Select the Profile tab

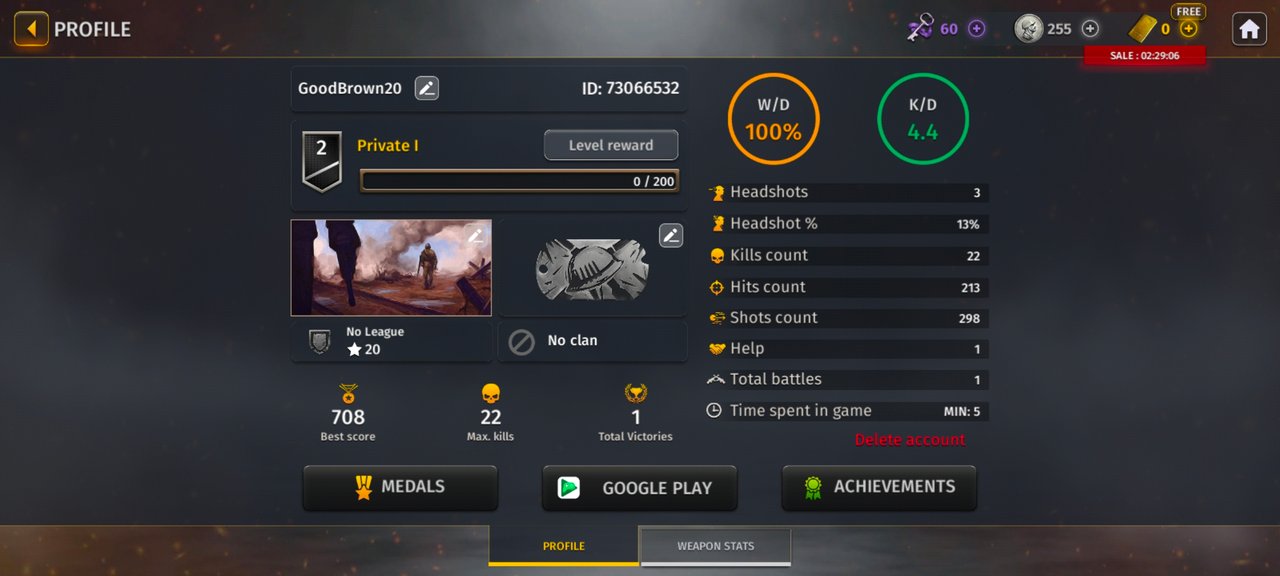coord(564,546)
